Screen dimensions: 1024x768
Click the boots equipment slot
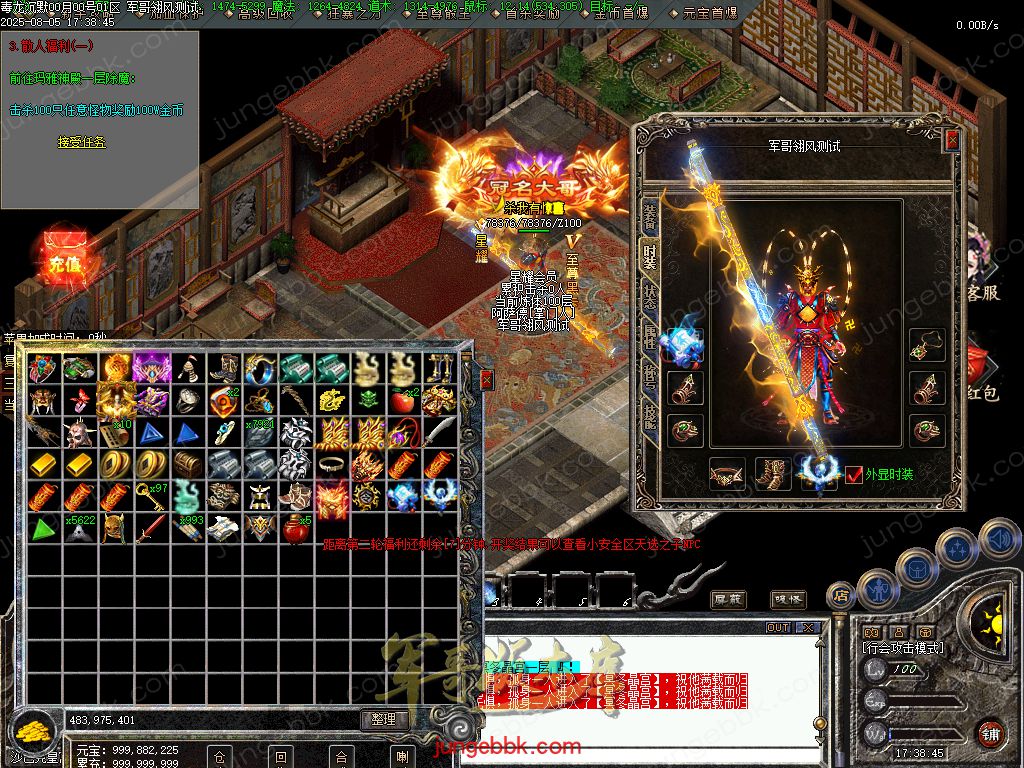coord(772,473)
